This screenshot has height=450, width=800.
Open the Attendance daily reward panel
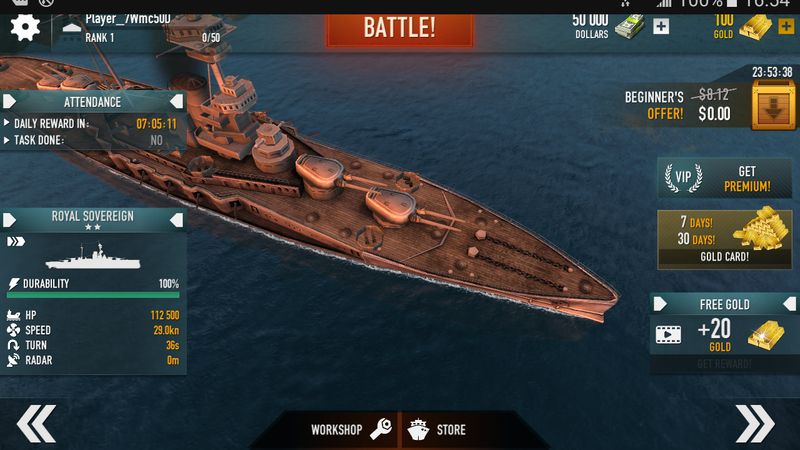pos(93,102)
